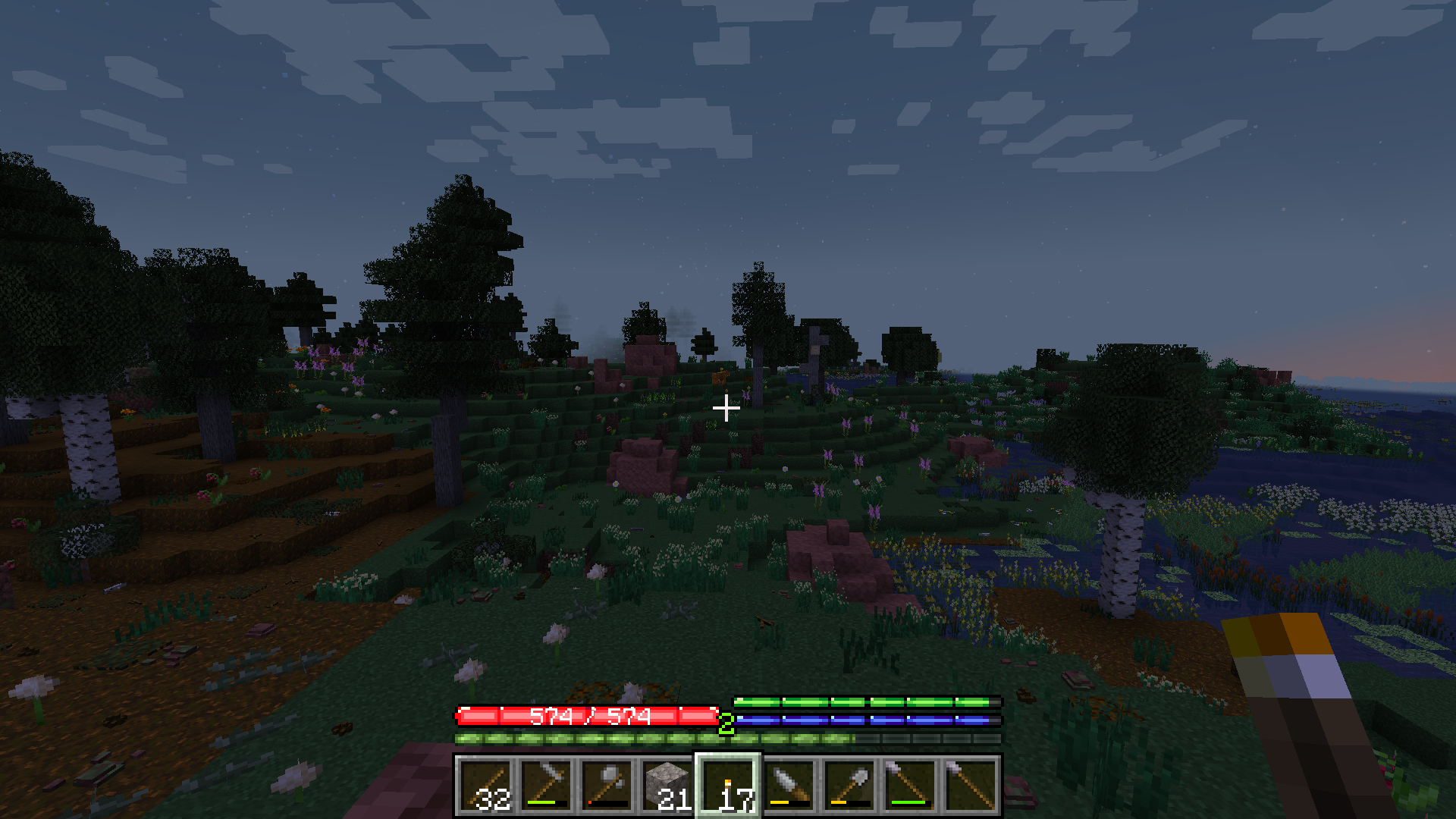Select the torch slot with 17 torches
Screen dimensions: 1456x819
pos(728,786)
